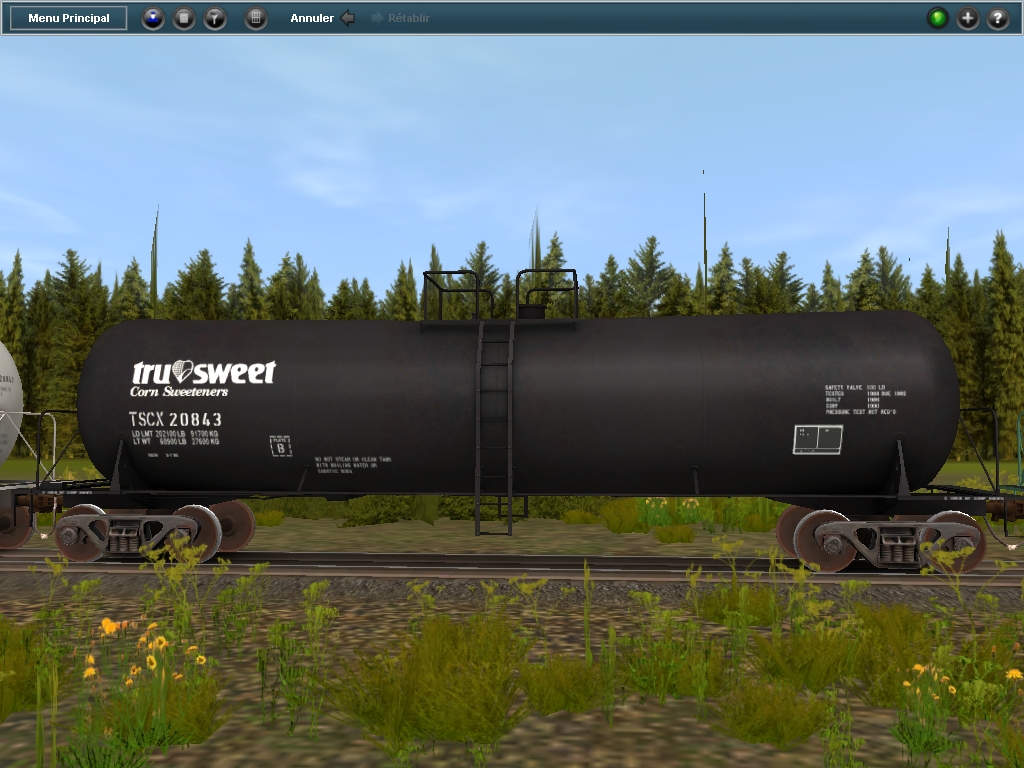Click the greyed-out Rétablir redo button

[401, 18]
